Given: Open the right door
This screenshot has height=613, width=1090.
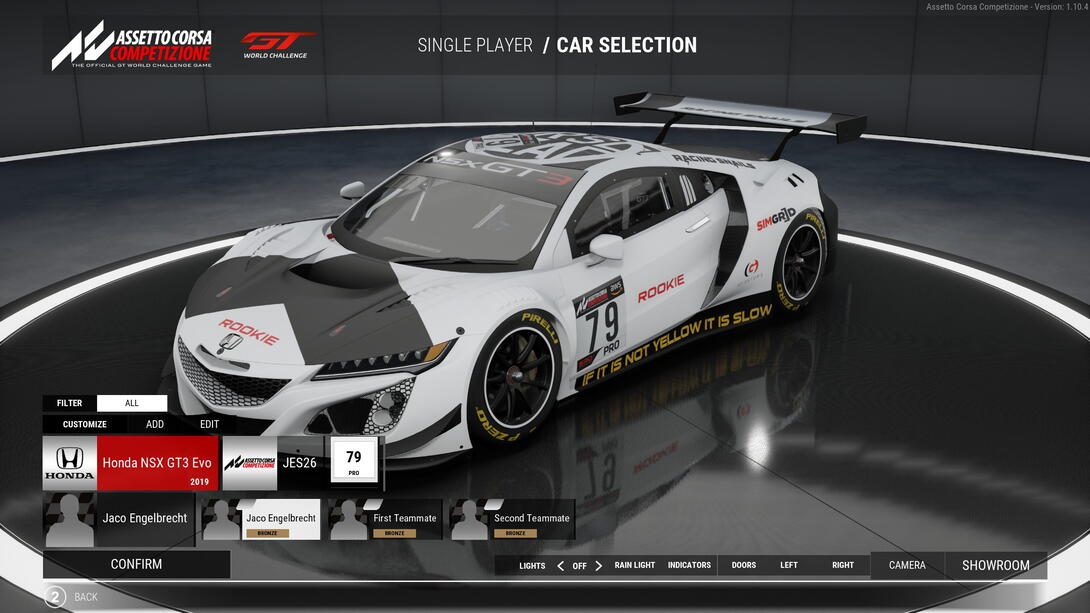Looking at the screenshot, I should click(843, 565).
